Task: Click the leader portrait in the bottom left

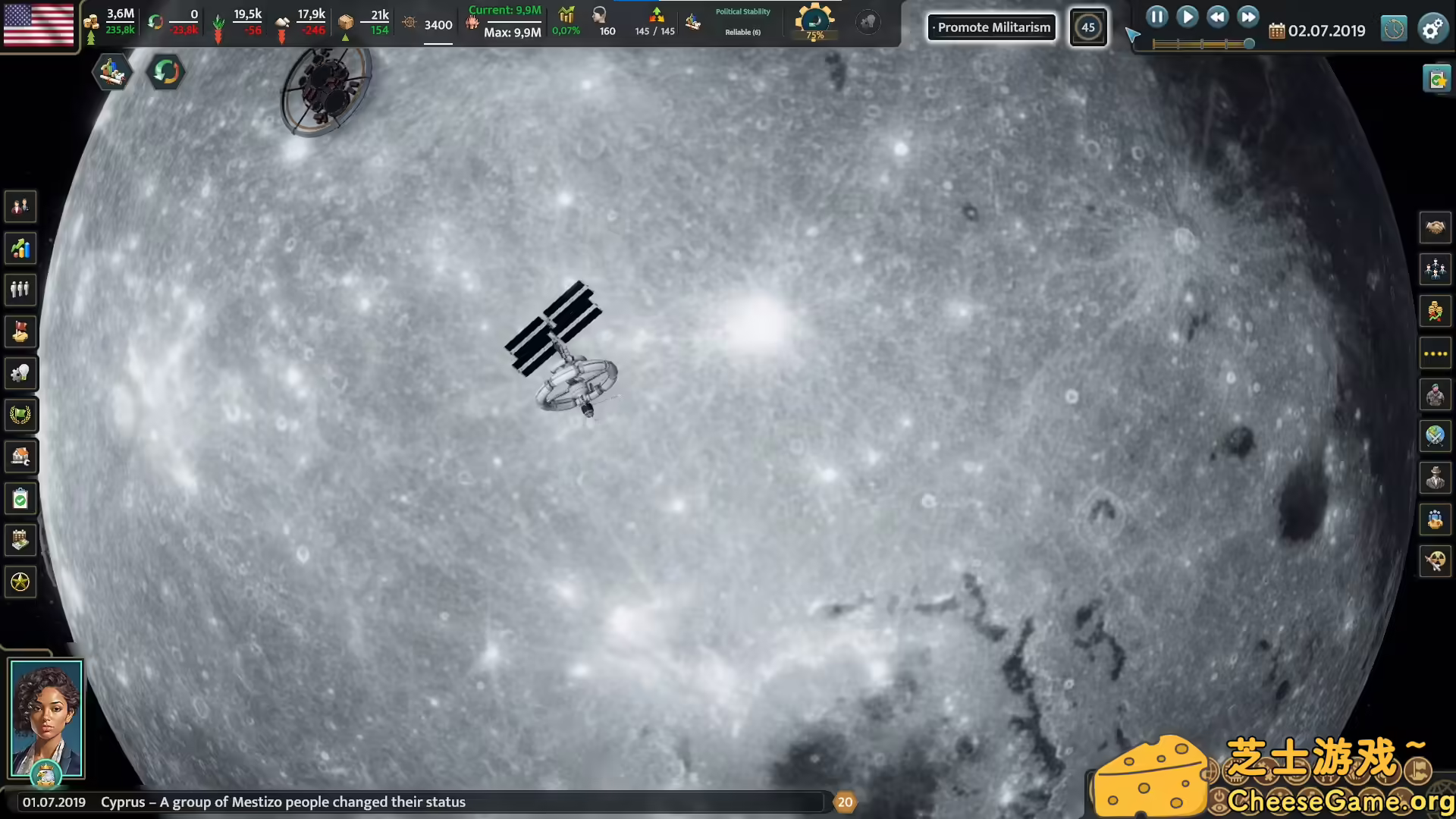Action: [47, 717]
